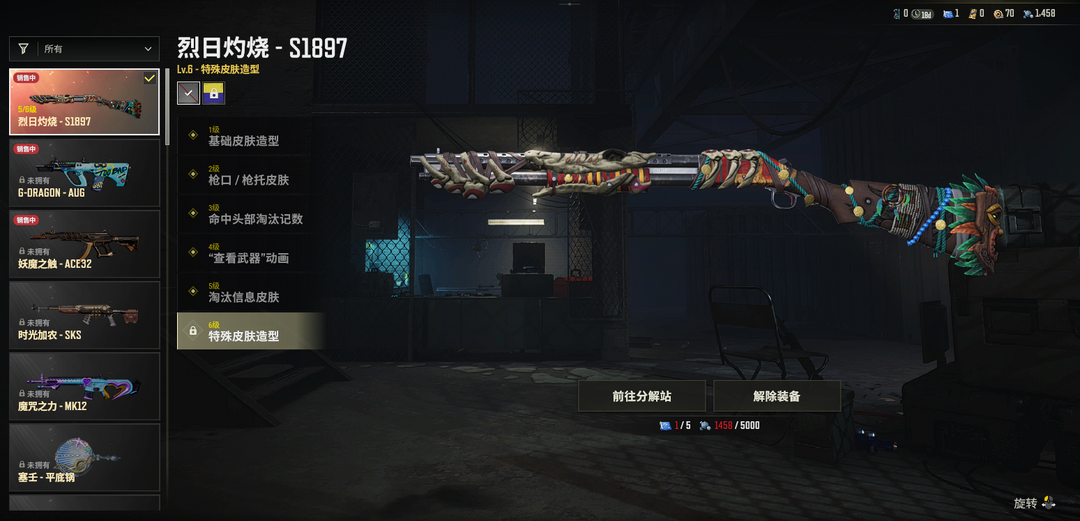Screen dimensions: 1080x521
Task: Select the locked purple skin variant icon
Action: (x=214, y=93)
